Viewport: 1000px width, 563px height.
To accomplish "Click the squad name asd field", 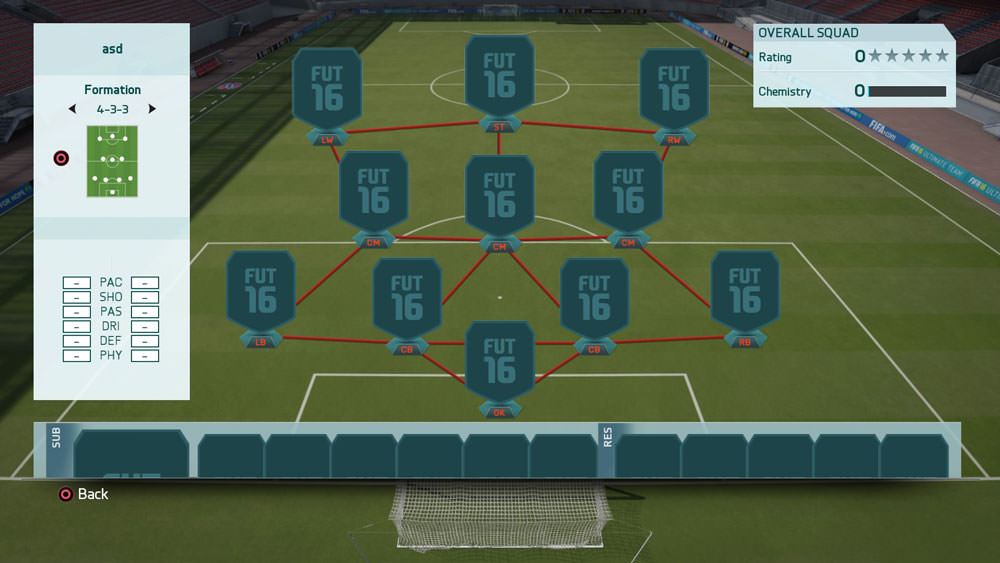I will pyautogui.click(x=112, y=48).
